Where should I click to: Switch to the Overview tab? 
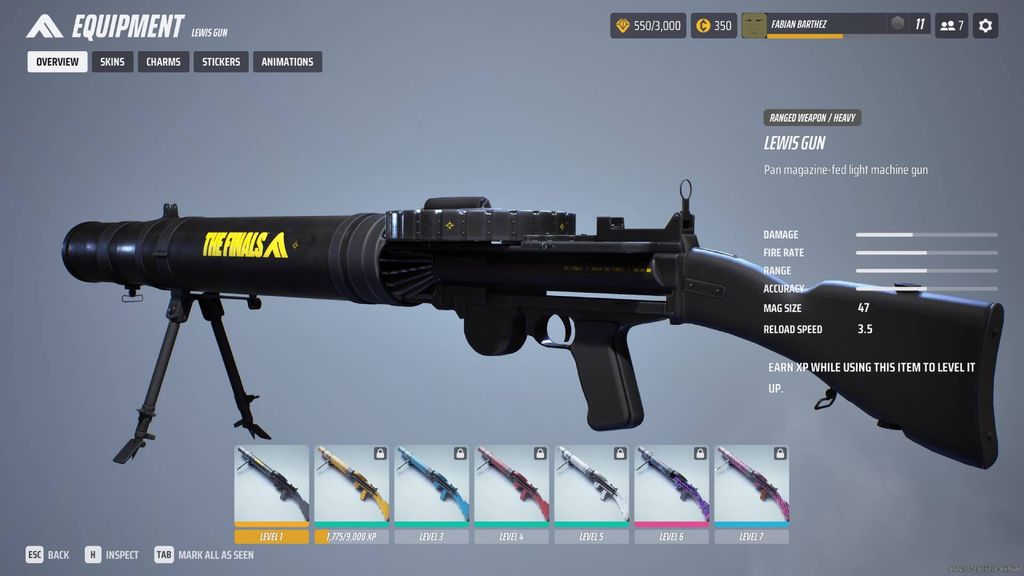(57, 62)
